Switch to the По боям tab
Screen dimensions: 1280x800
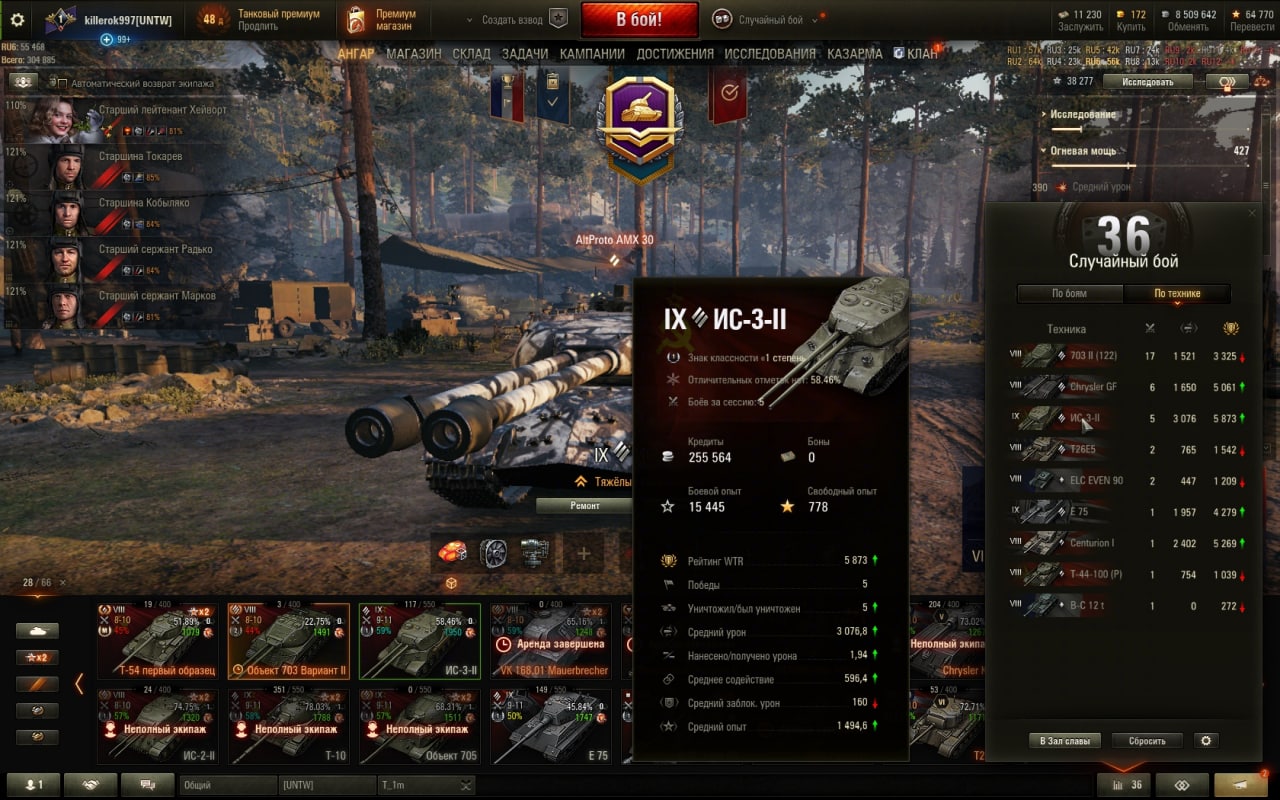click(1069, 293)
